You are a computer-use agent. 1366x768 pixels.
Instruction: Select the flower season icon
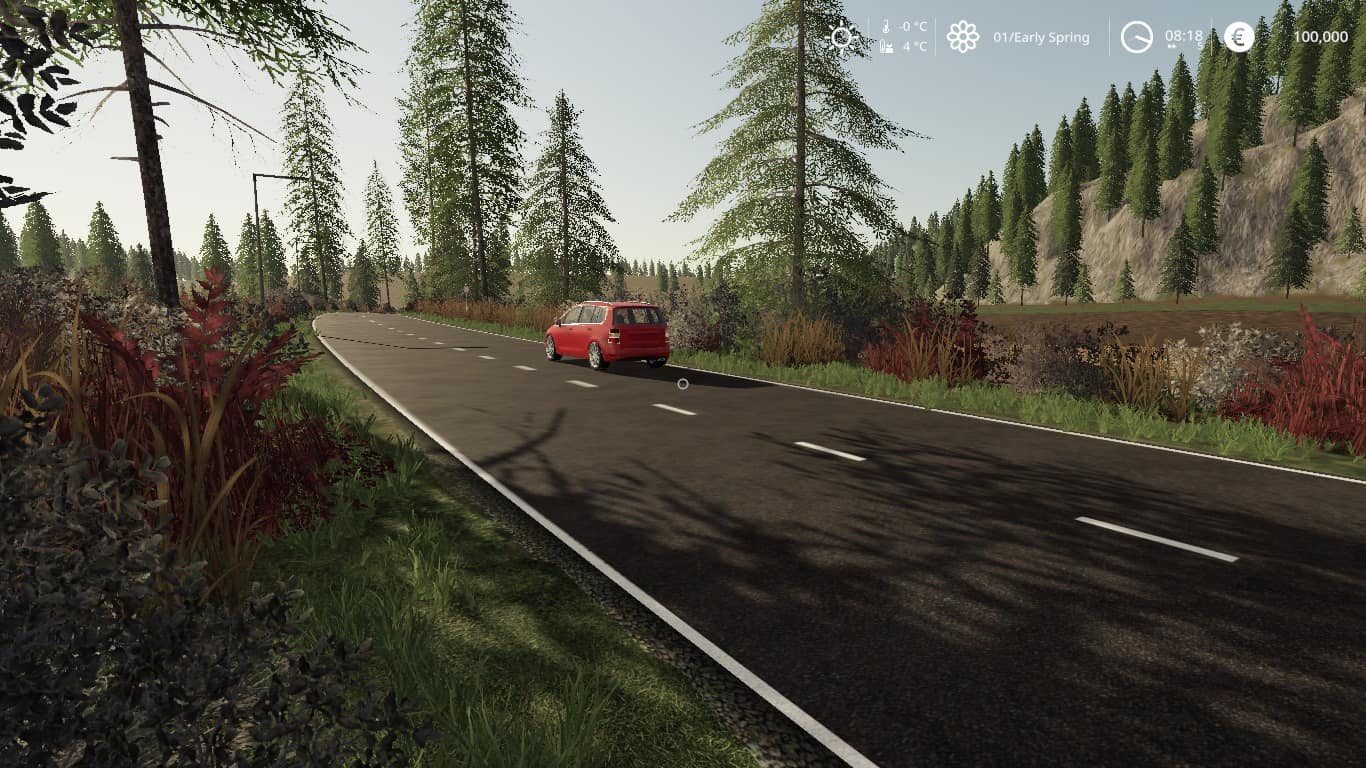click(963, 37)
